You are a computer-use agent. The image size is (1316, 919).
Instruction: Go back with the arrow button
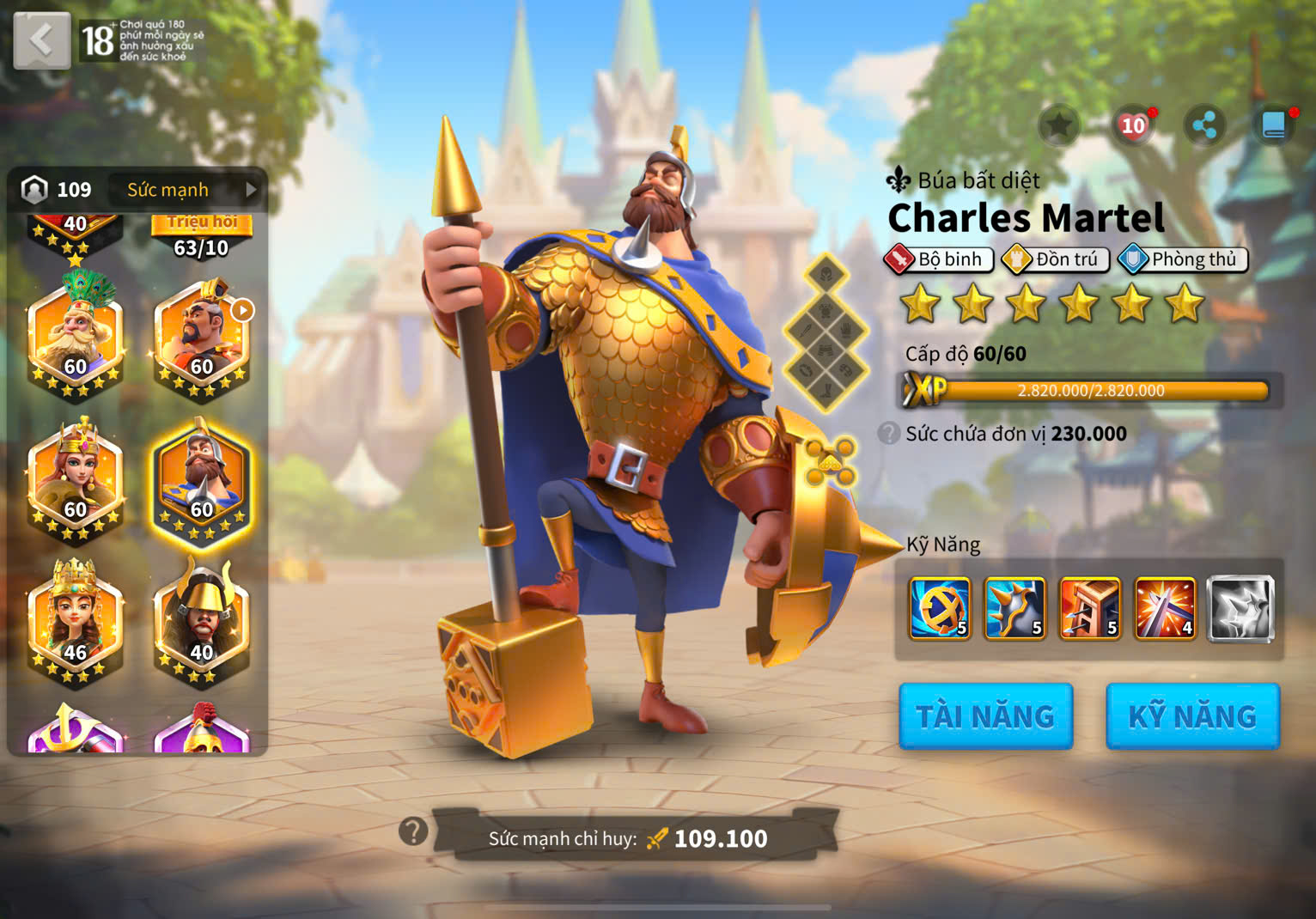coord(41,40)
